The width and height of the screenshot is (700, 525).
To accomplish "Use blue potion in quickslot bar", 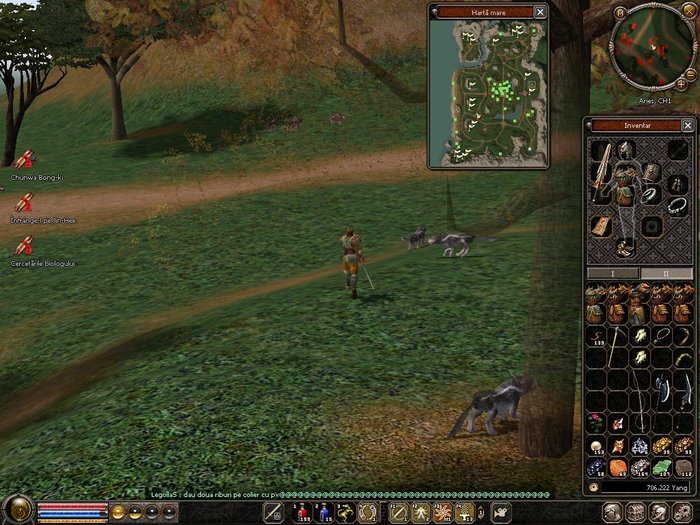I will [x=323, y=513].
